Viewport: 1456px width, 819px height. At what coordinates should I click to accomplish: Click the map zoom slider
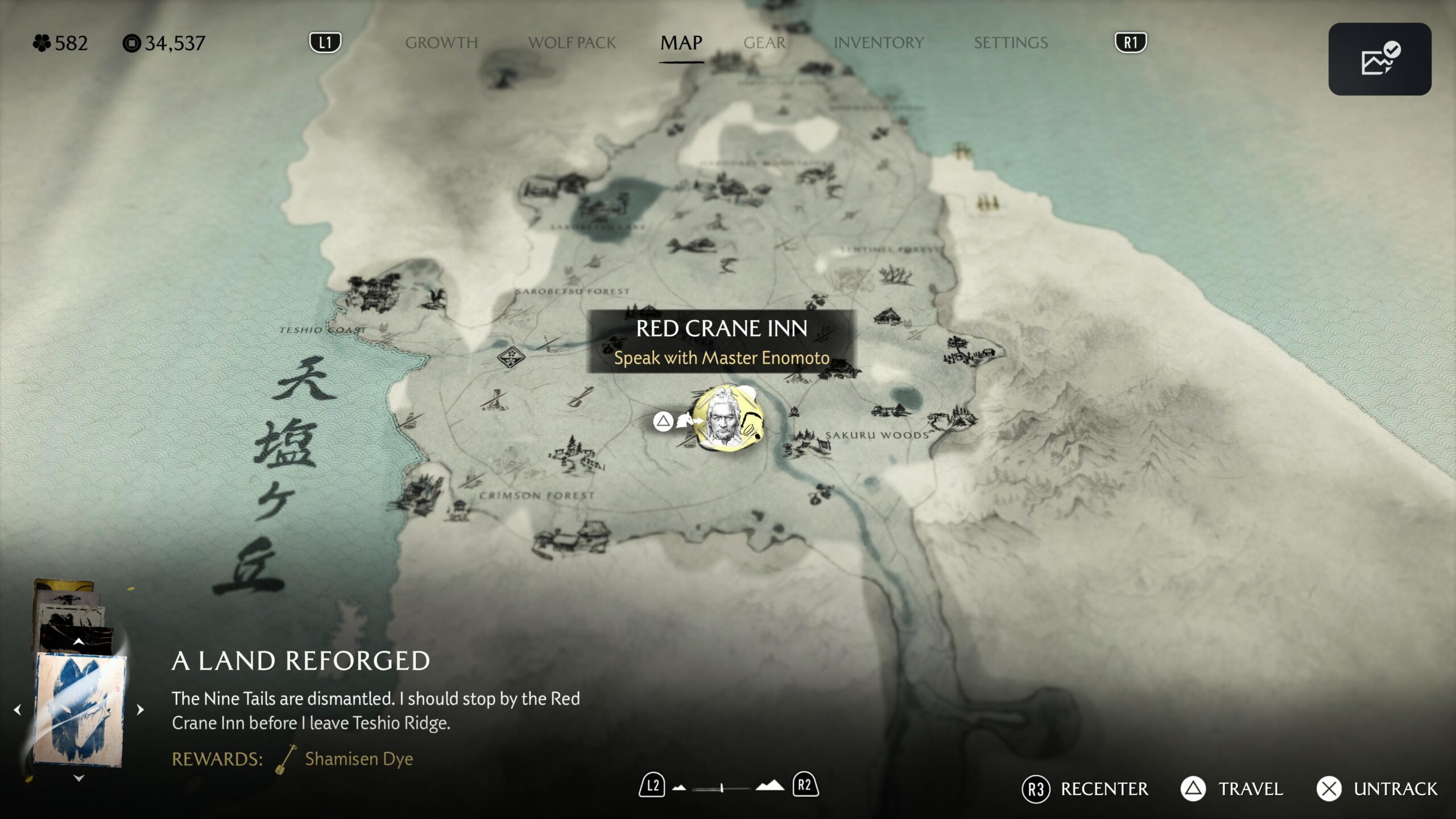pyautogui.click(x=721, y=788)
